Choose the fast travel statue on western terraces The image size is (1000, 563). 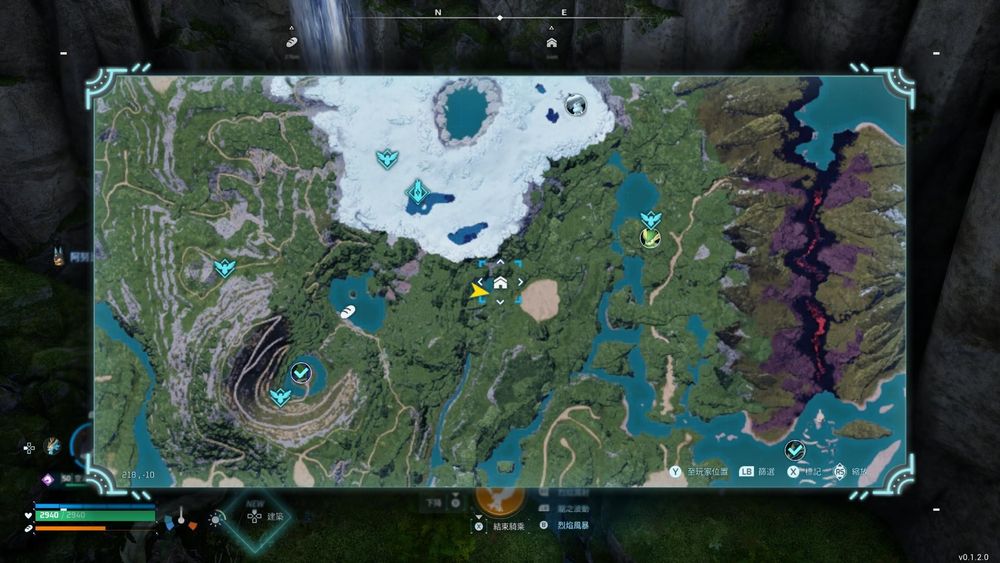[x=225, y=267]
